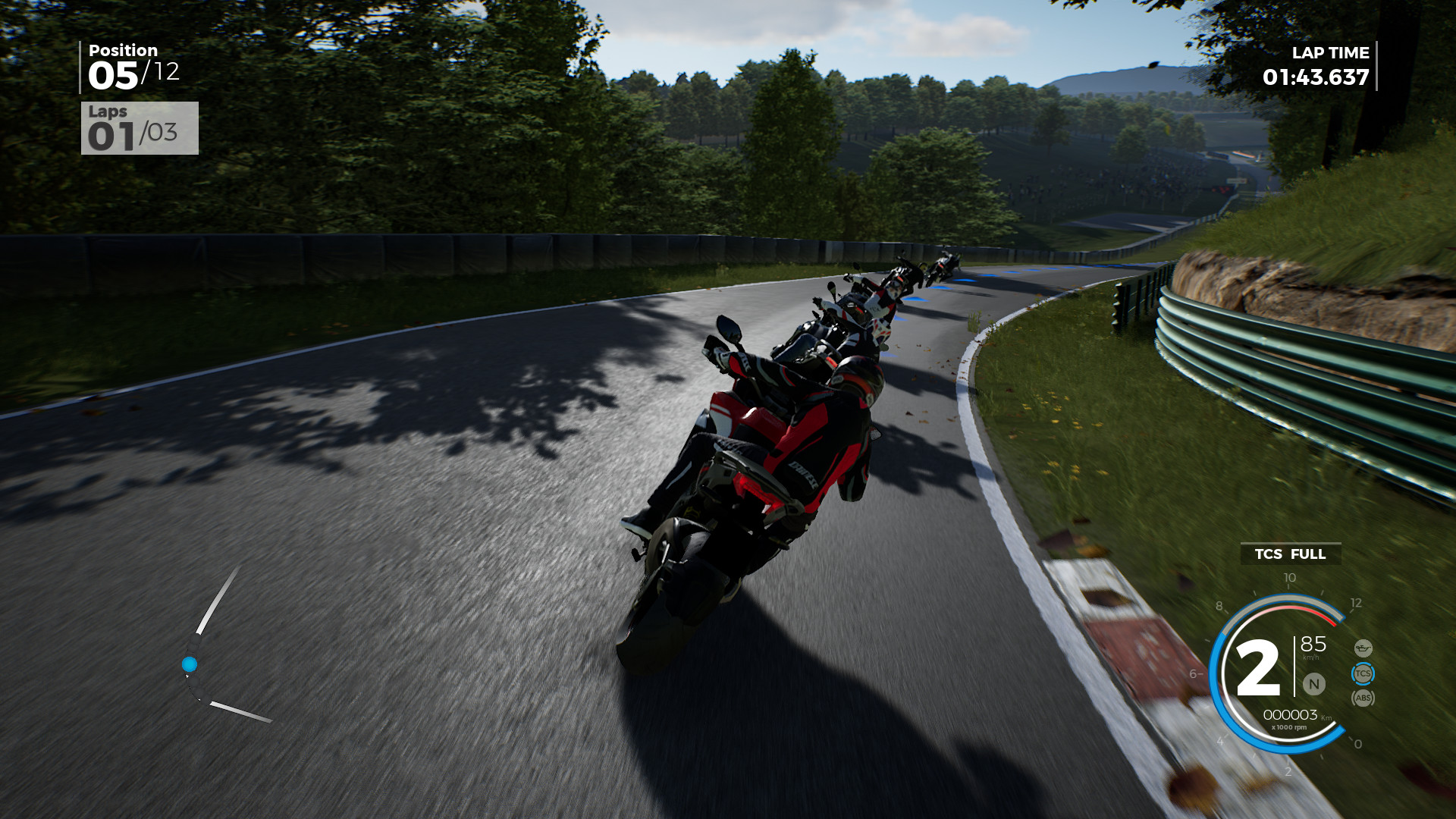
Task: Click the ABS brake system icon
Action: [x=1363, y=698]
